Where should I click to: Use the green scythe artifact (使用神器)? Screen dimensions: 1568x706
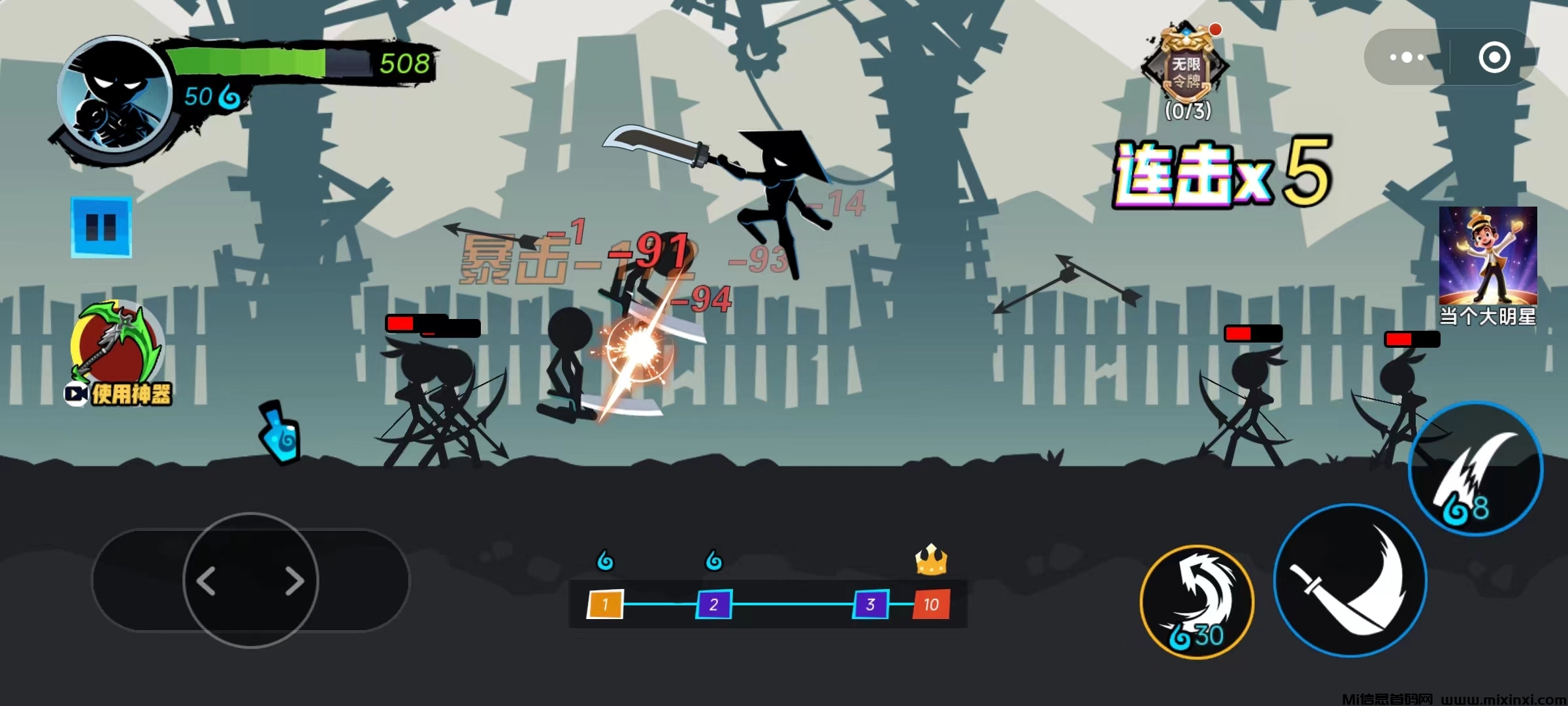[x=117, y=353]
